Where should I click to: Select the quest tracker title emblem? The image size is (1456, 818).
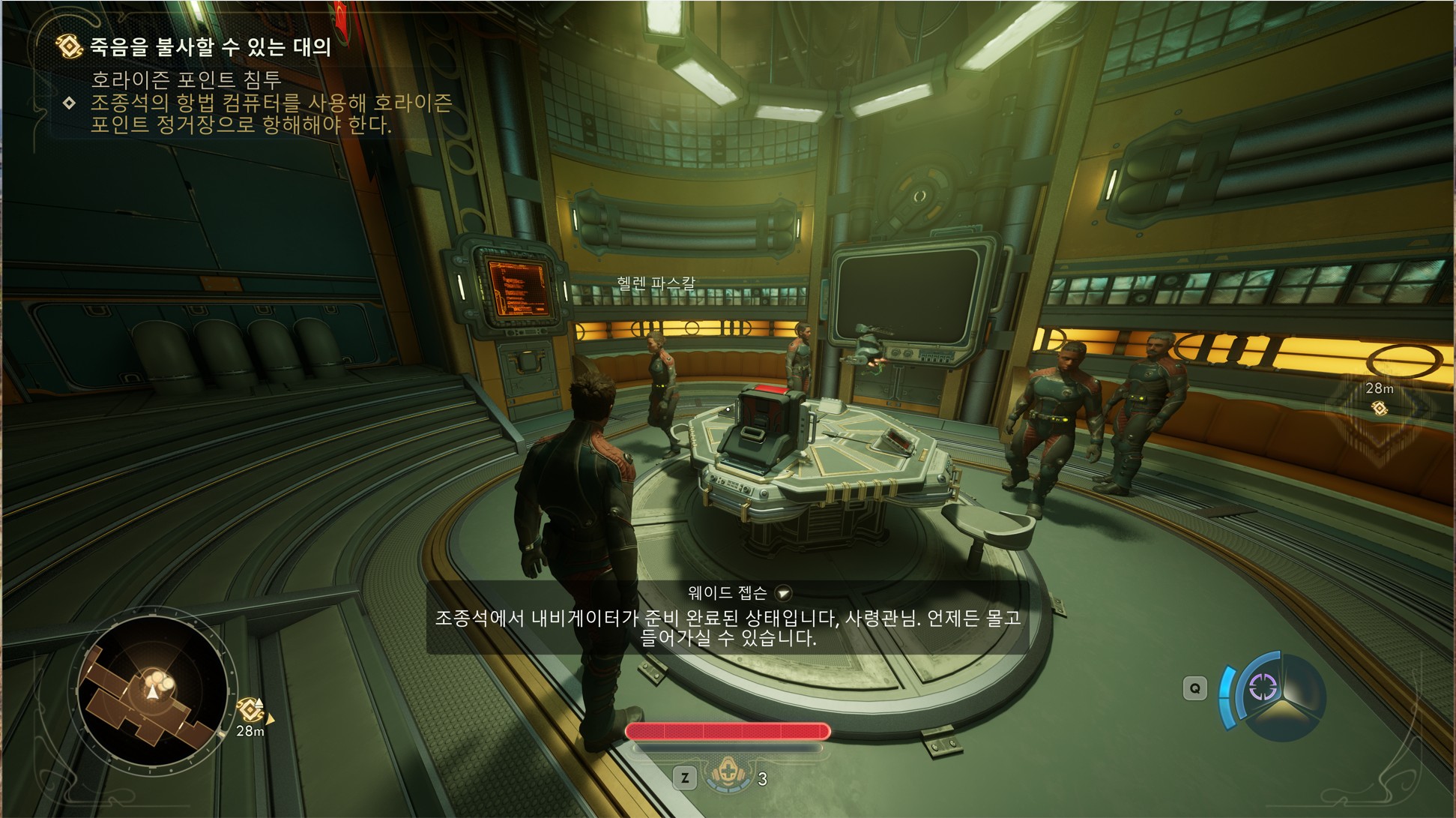[x=69, y=46]
